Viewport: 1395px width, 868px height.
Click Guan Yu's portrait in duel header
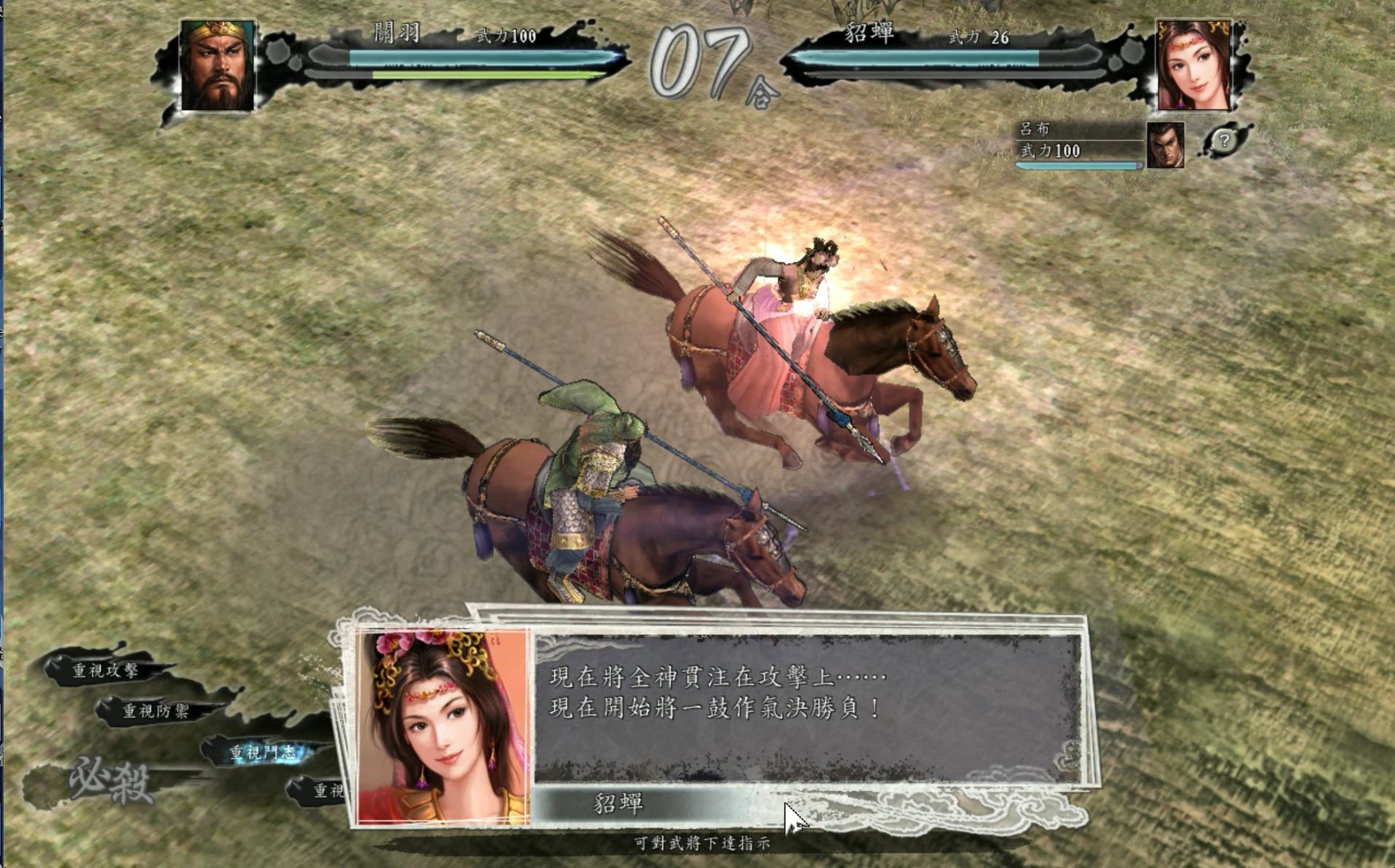pyautogui.click(x=217, y=66)
